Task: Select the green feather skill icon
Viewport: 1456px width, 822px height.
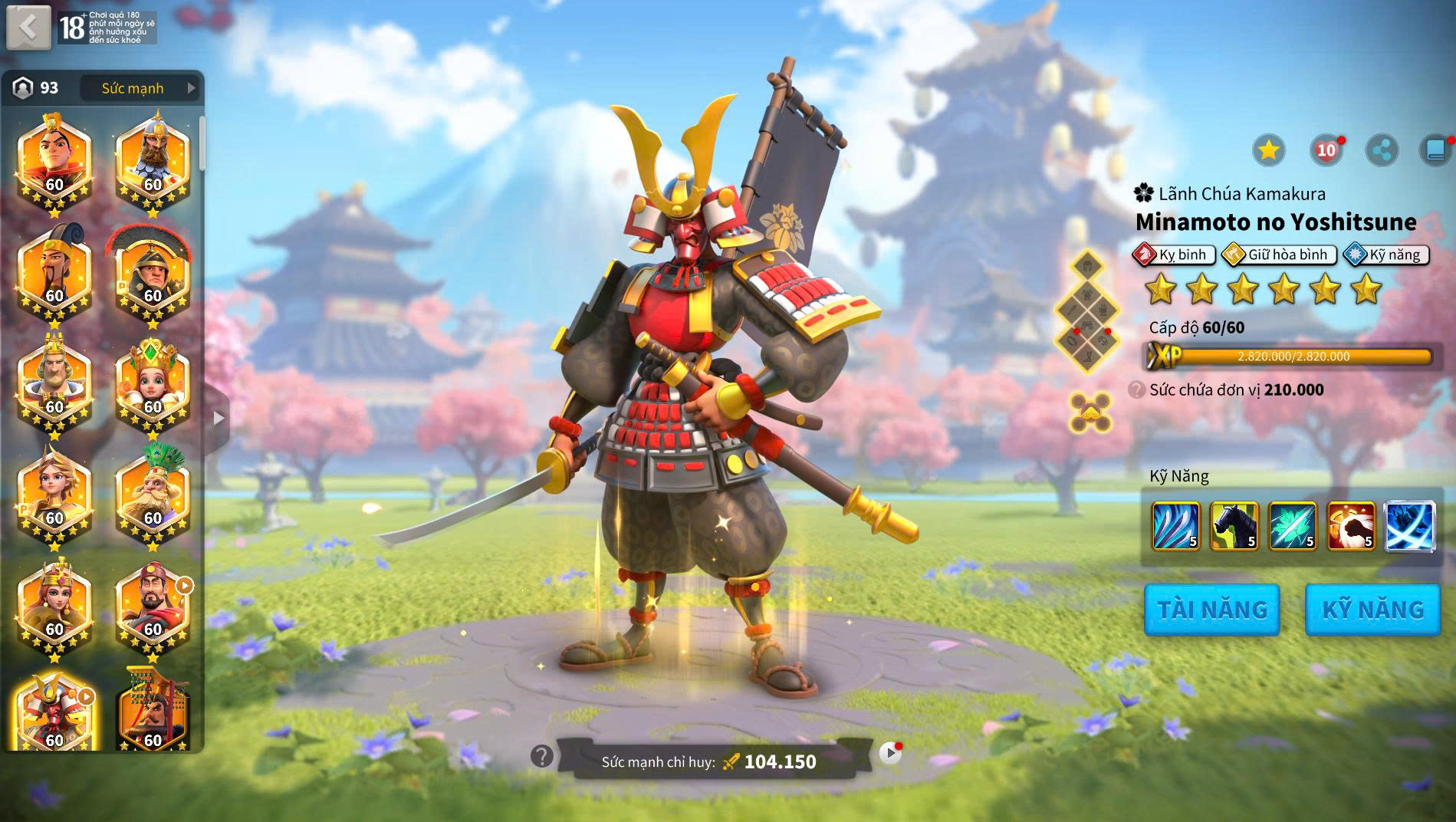Action: coord(1292,526)
